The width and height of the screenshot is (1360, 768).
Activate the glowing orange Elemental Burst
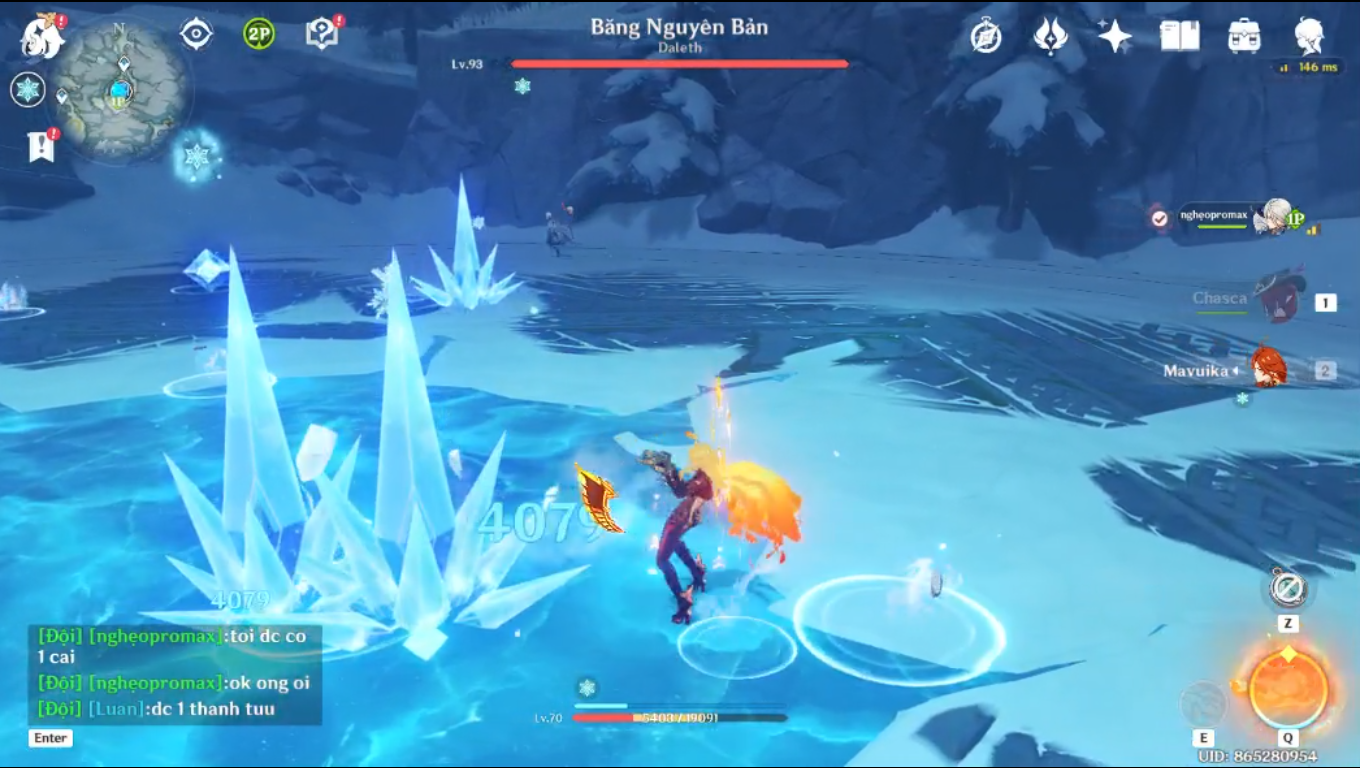[x=1288, y=689]
